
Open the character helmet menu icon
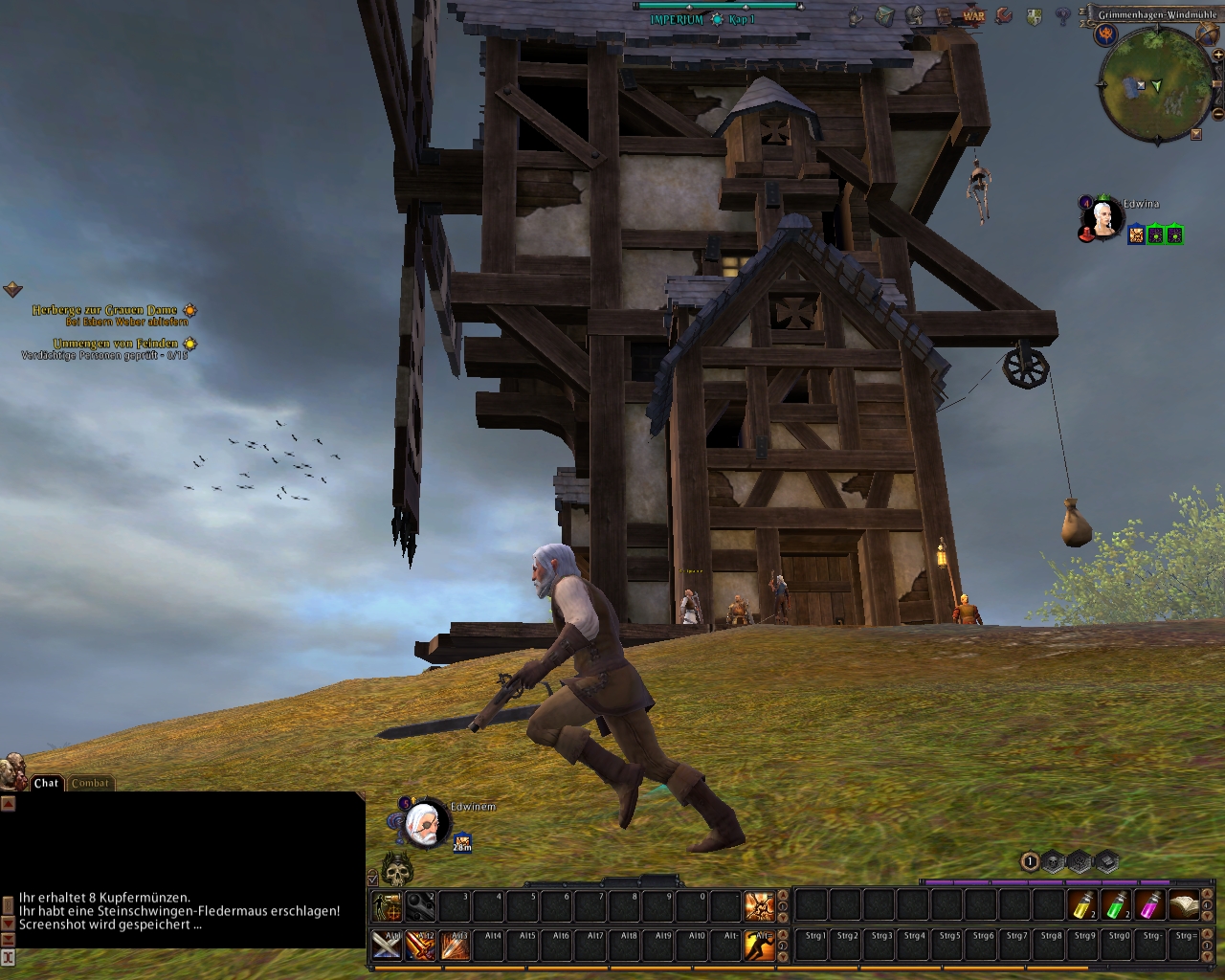(x=915, y=15)
